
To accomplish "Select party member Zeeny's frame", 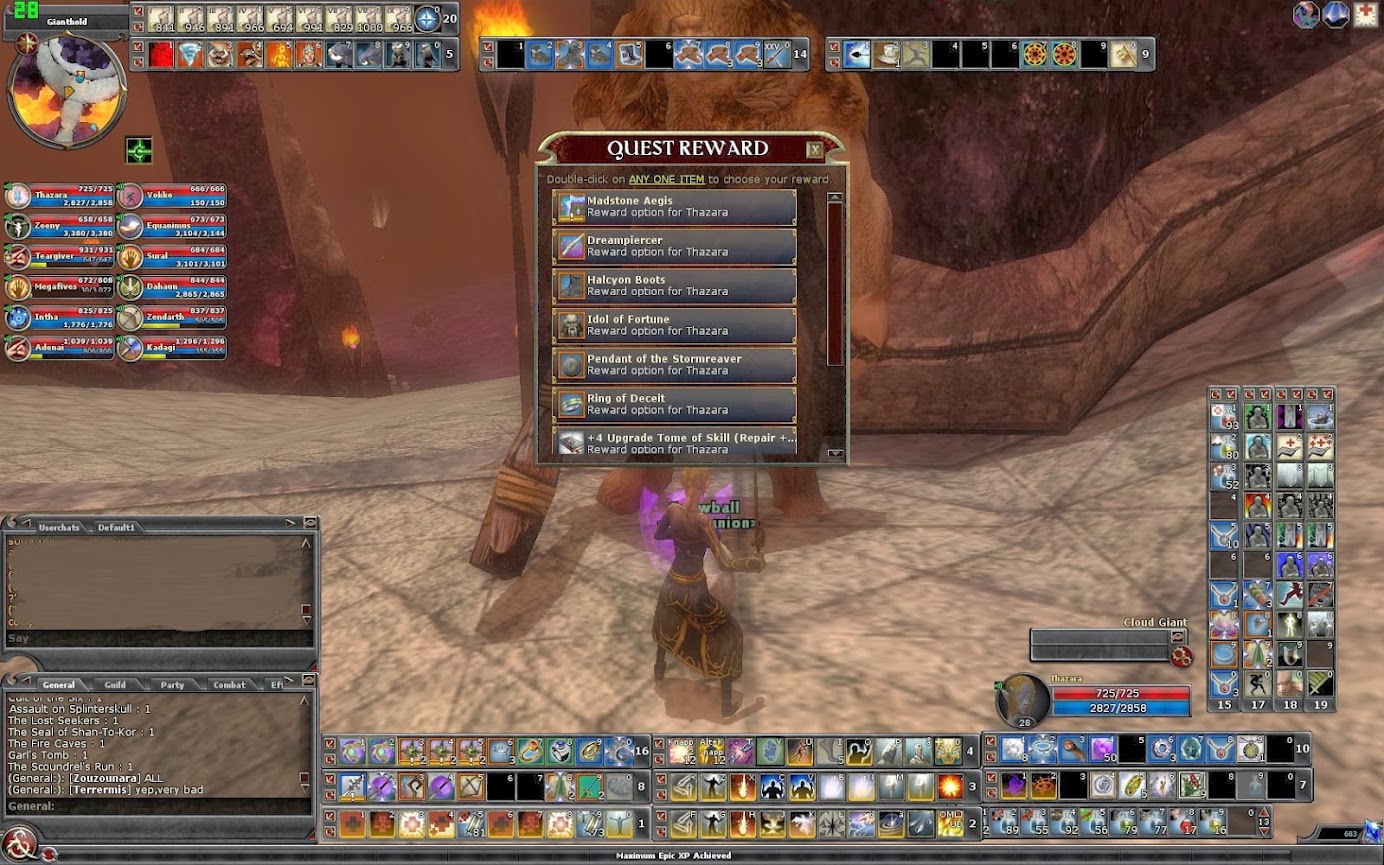I will click(60, 227).
